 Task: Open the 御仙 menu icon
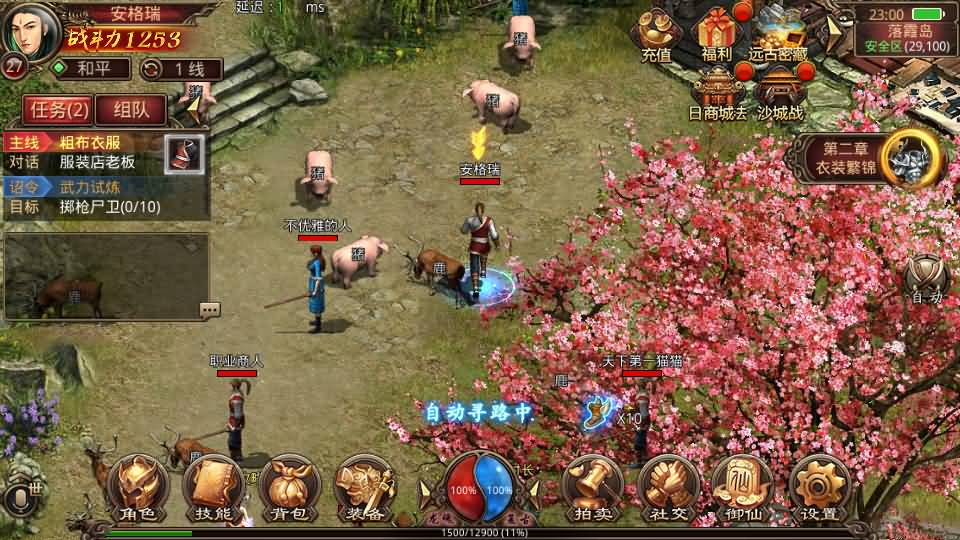tap(742, 489)
